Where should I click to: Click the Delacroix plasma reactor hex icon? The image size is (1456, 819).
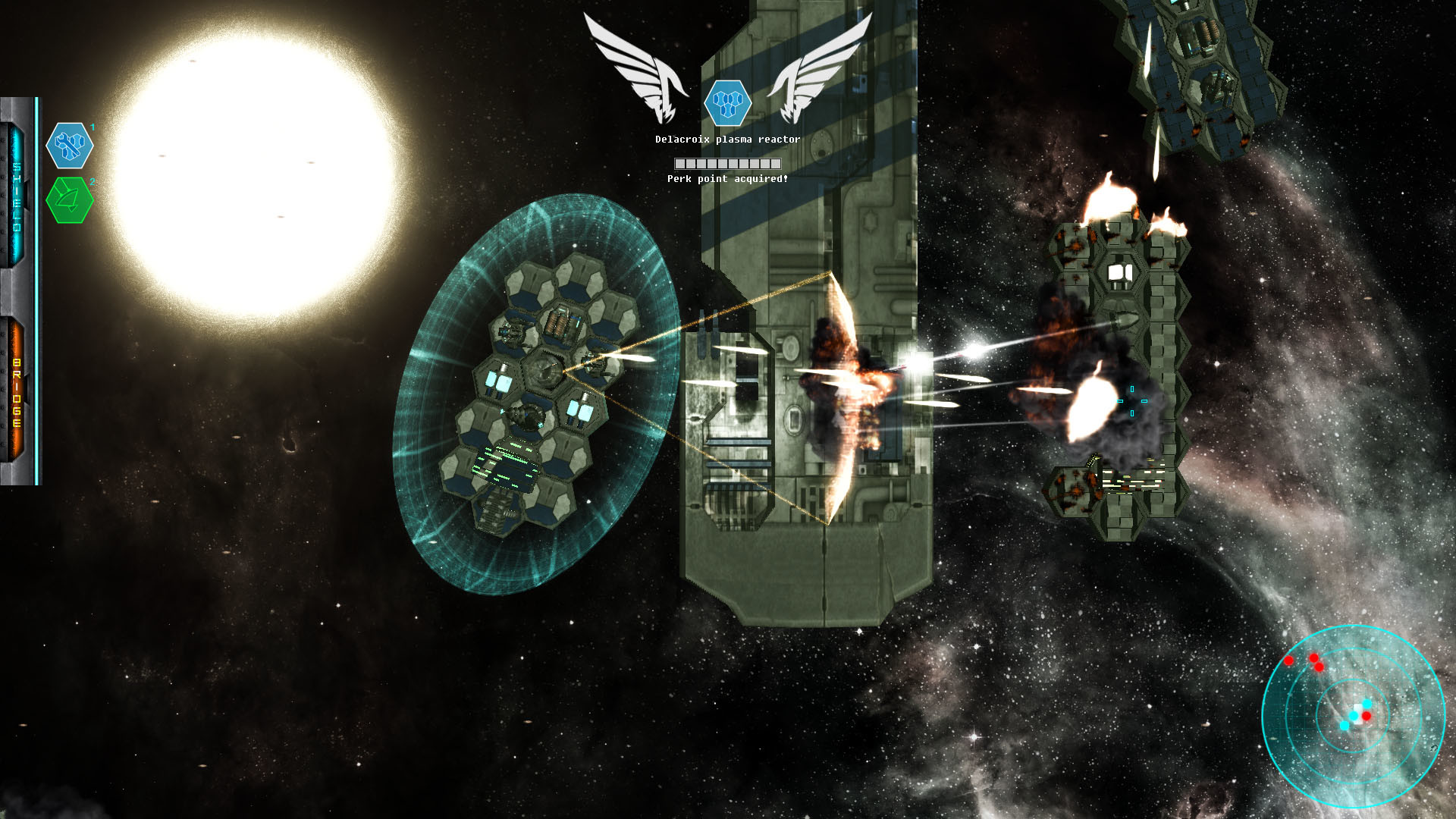pyautogui.click(x=729, y=105)
